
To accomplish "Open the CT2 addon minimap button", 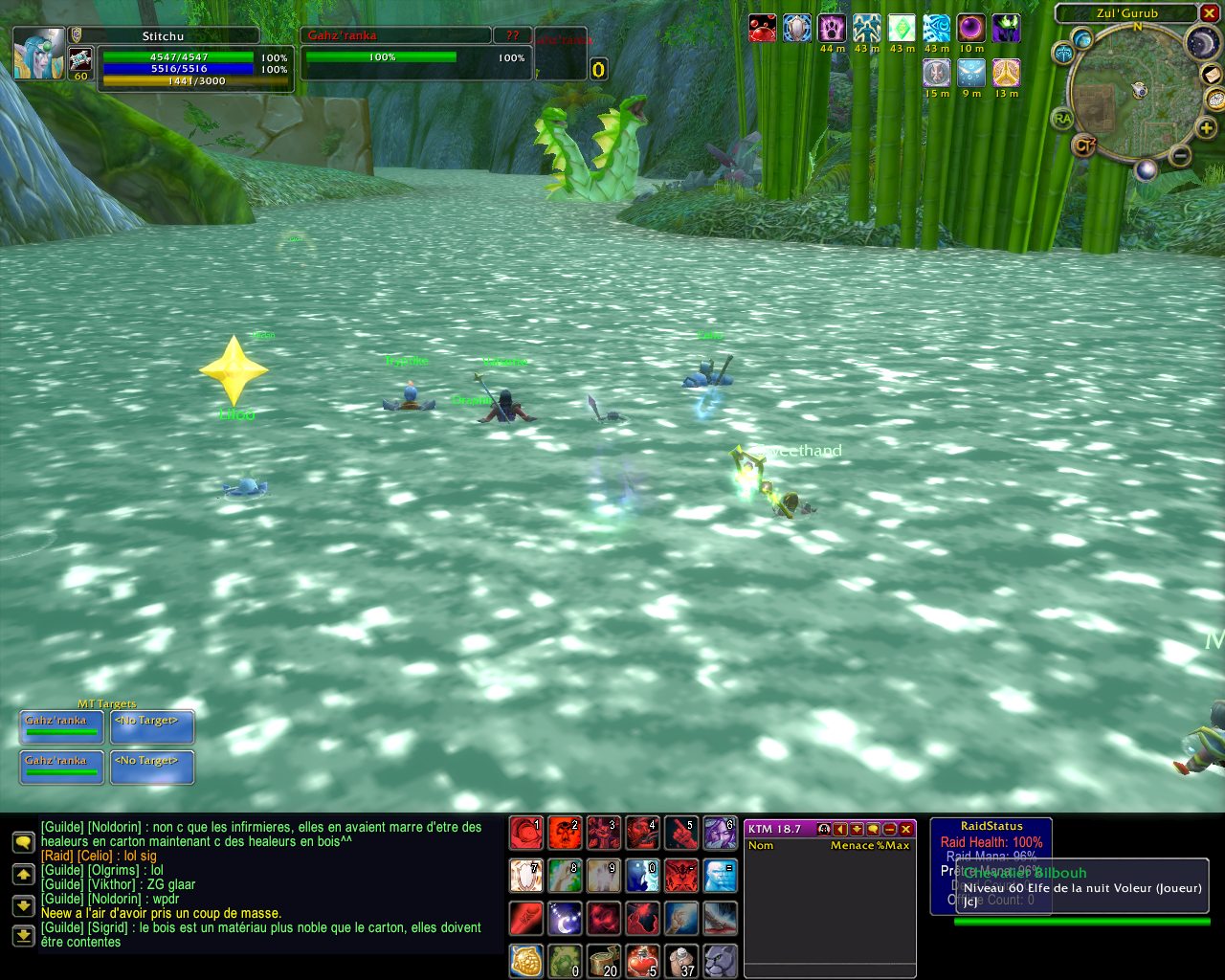I will (x=1083, y=146).
